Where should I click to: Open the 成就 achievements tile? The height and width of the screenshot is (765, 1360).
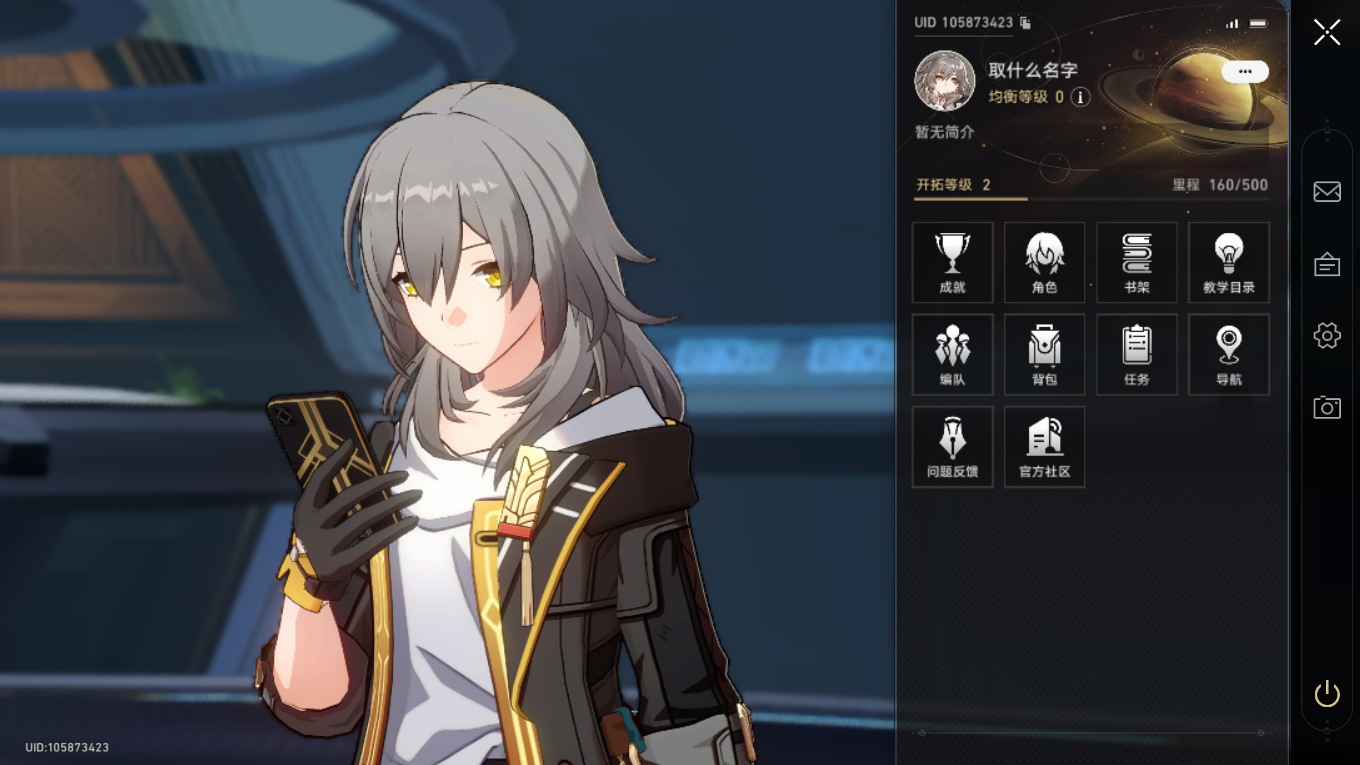coord(952,262)
